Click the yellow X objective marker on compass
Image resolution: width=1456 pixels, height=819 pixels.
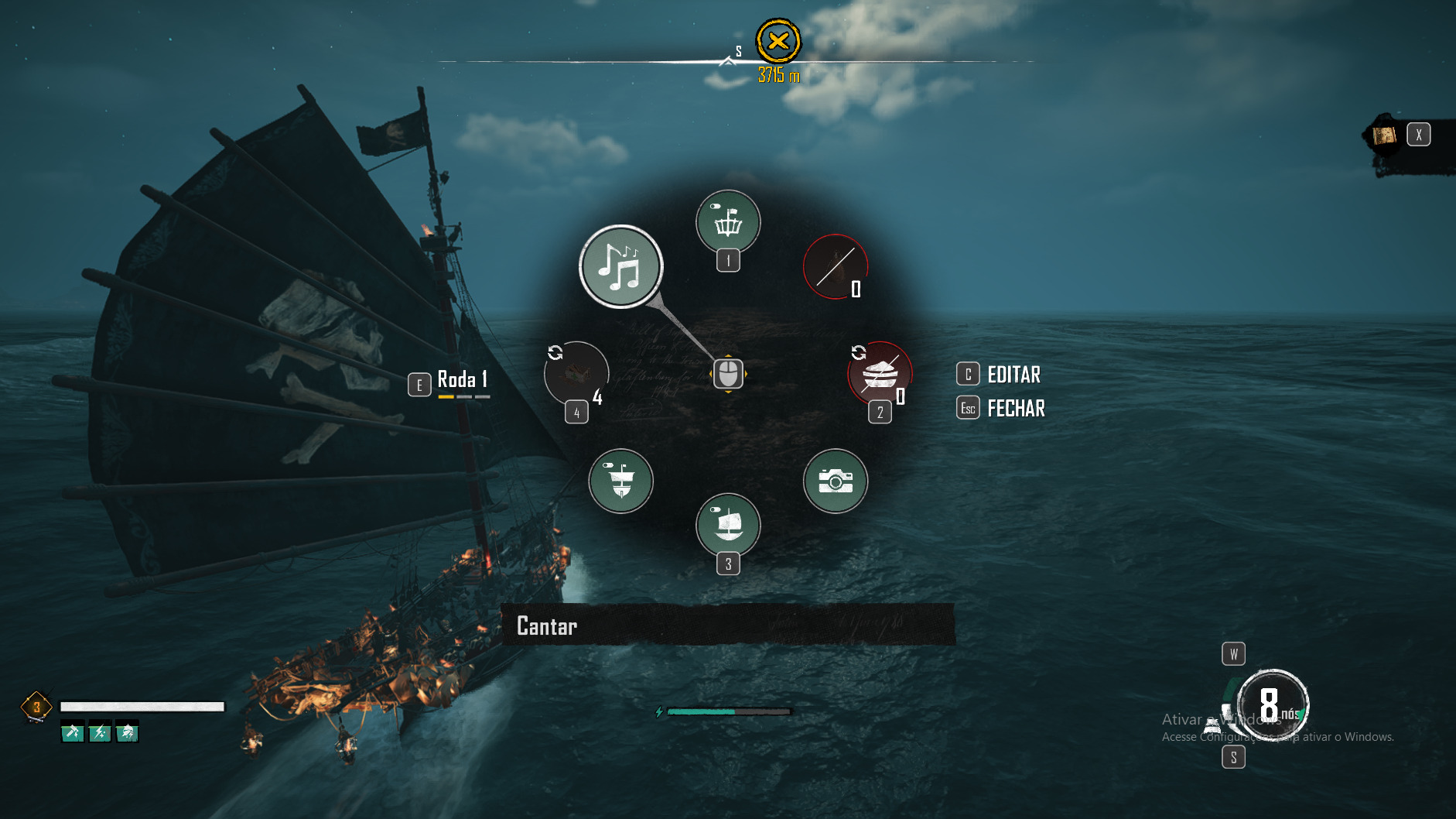778,41
